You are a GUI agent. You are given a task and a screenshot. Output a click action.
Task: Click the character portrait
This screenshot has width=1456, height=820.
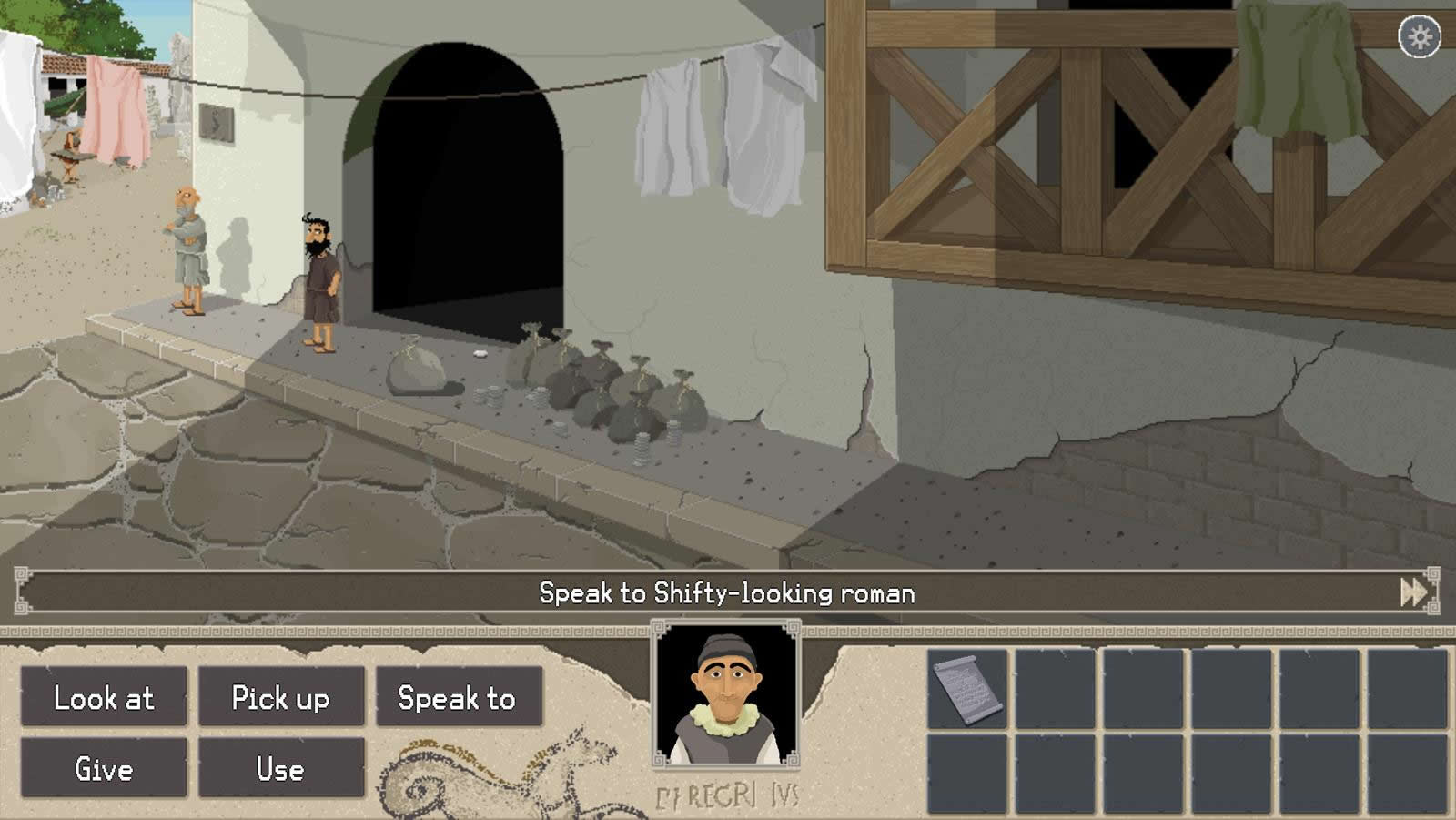tap(725, 694)
